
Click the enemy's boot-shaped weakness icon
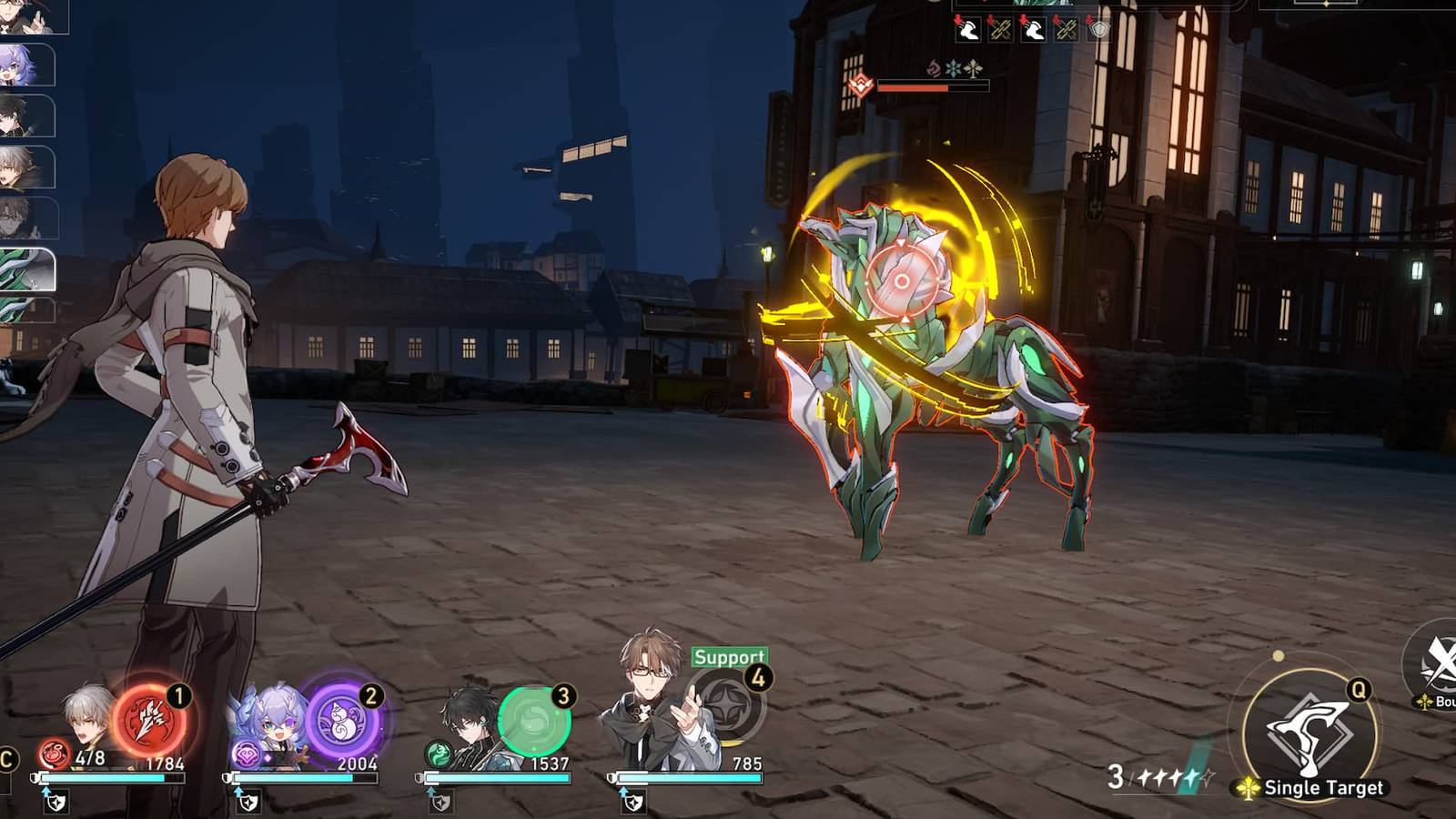pos(969,31)
